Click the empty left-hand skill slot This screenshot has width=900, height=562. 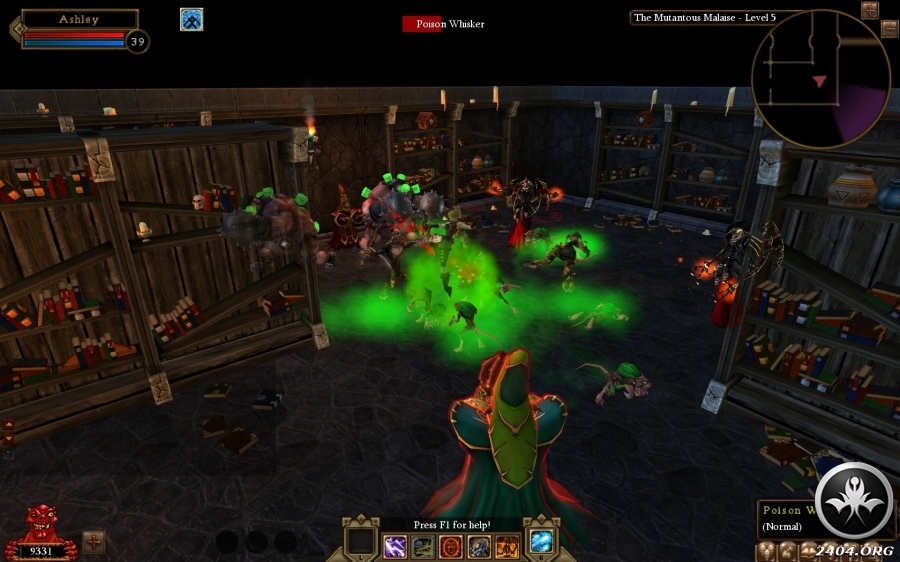(x=360, y=541)
